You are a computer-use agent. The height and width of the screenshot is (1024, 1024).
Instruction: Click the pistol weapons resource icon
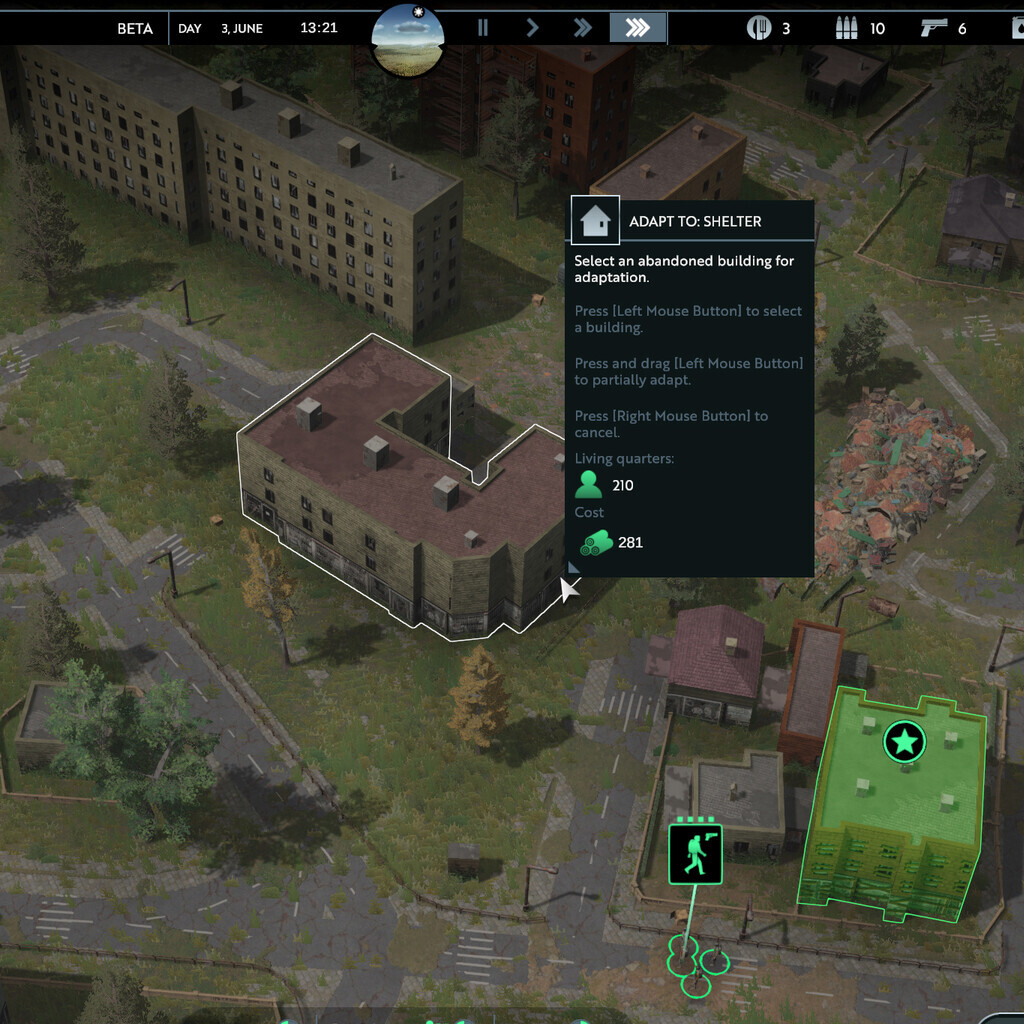pyautogui.click(x=934, y=28)
